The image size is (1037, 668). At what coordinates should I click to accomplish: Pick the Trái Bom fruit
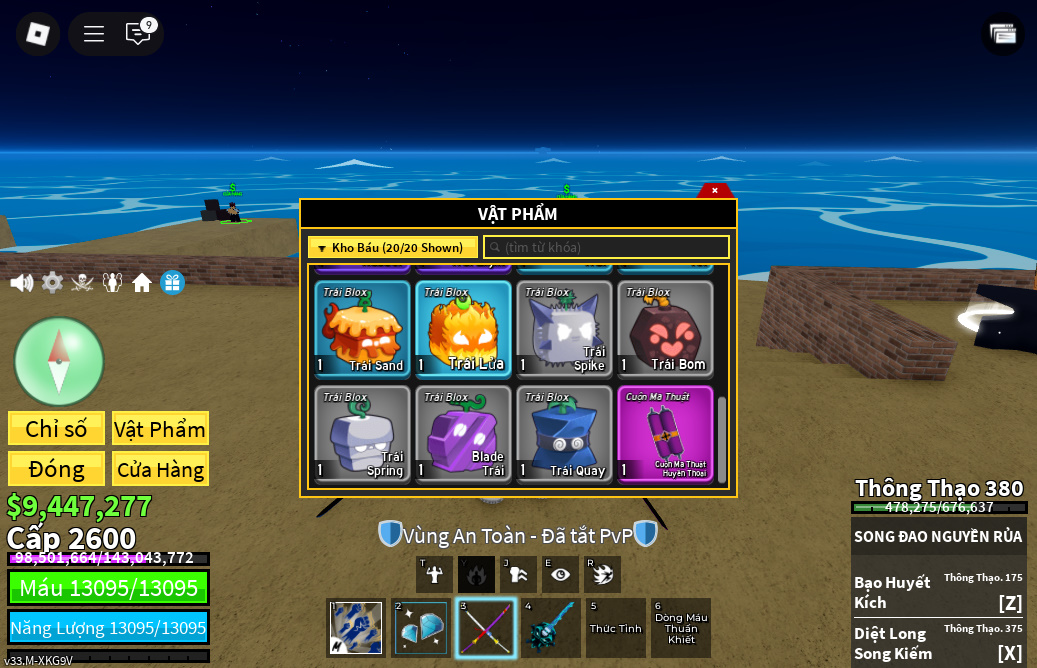tap(665, 329)
